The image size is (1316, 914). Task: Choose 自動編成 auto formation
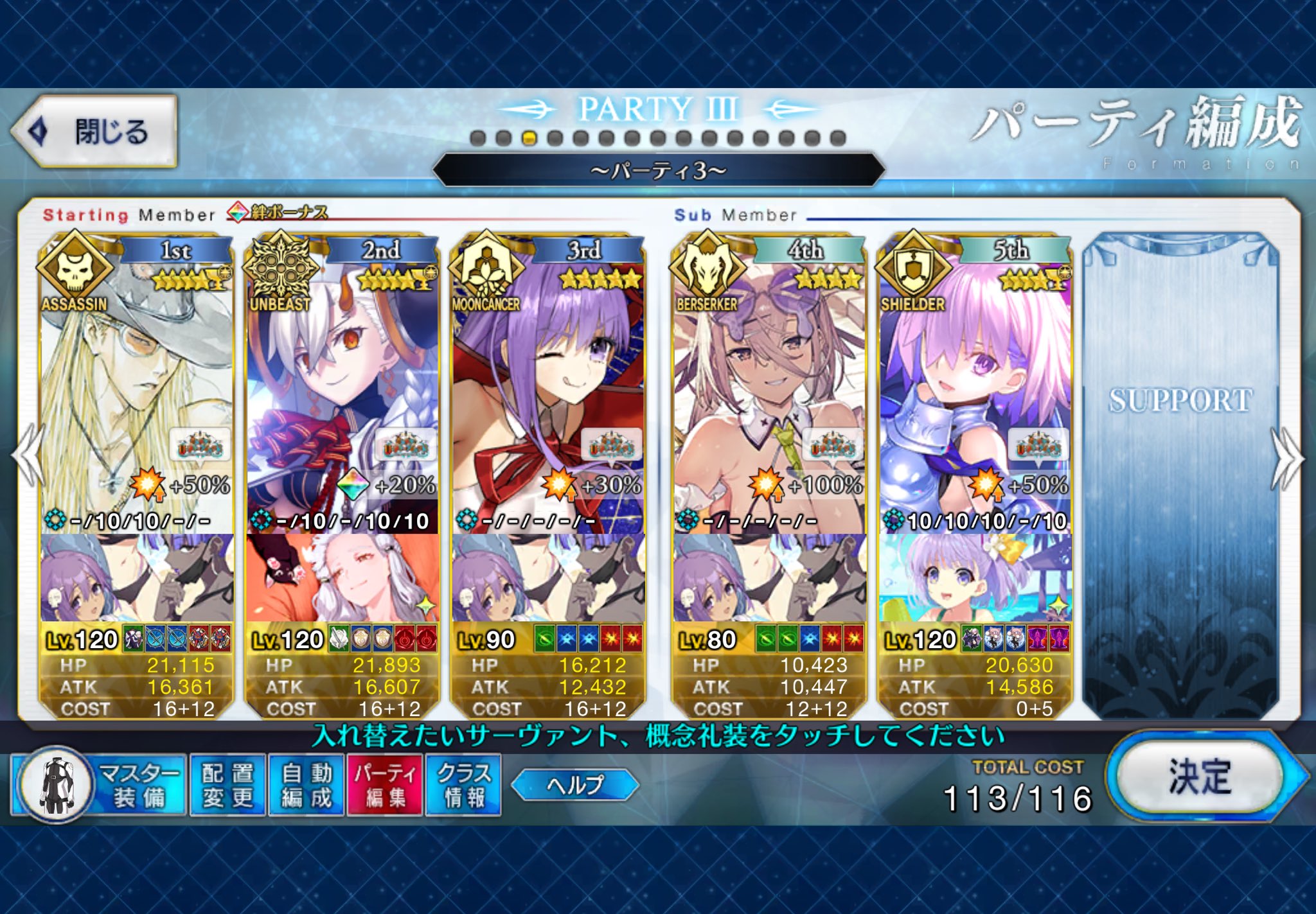[x=307, y=785]
